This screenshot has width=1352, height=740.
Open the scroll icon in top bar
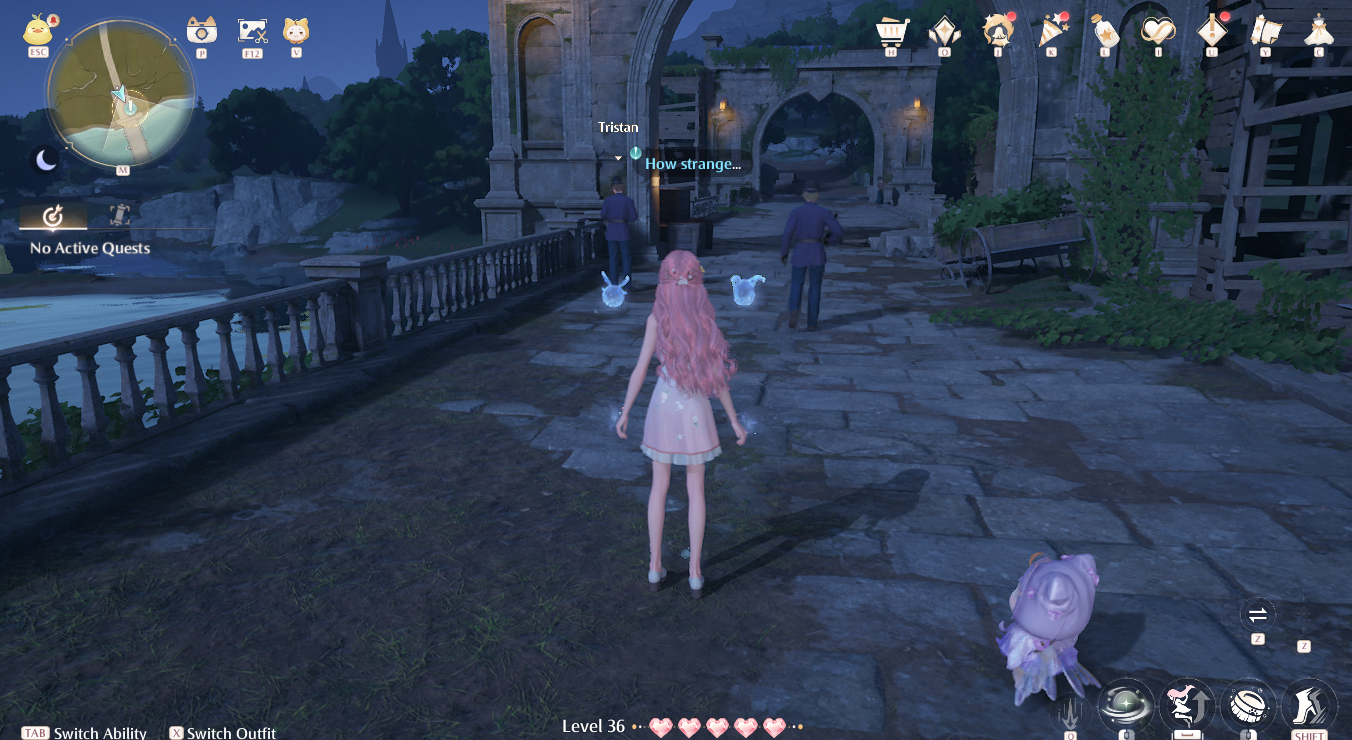tap(1266, 30)
